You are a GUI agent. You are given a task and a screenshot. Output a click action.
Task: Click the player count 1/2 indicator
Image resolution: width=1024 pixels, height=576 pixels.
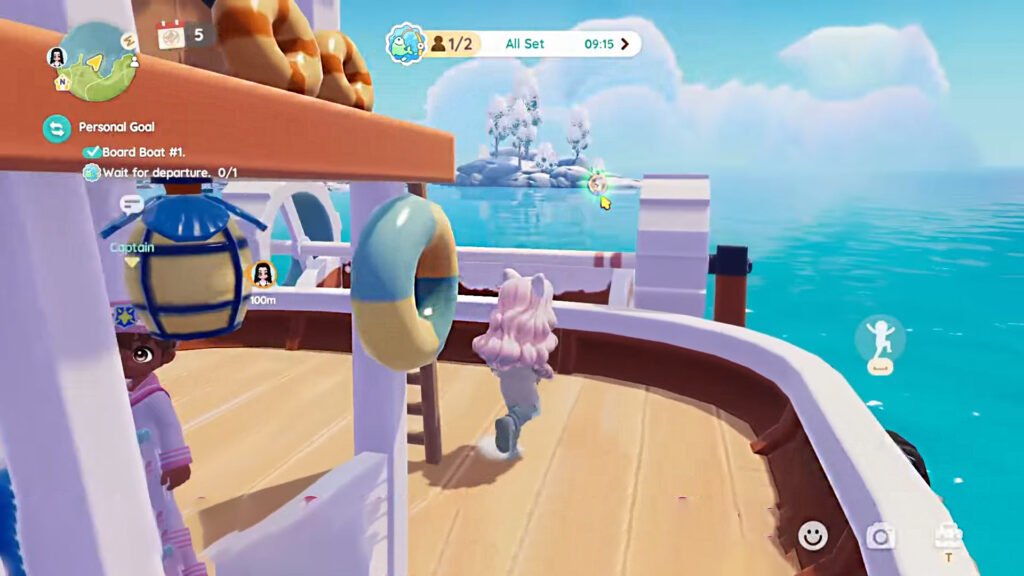click(452, 44)
